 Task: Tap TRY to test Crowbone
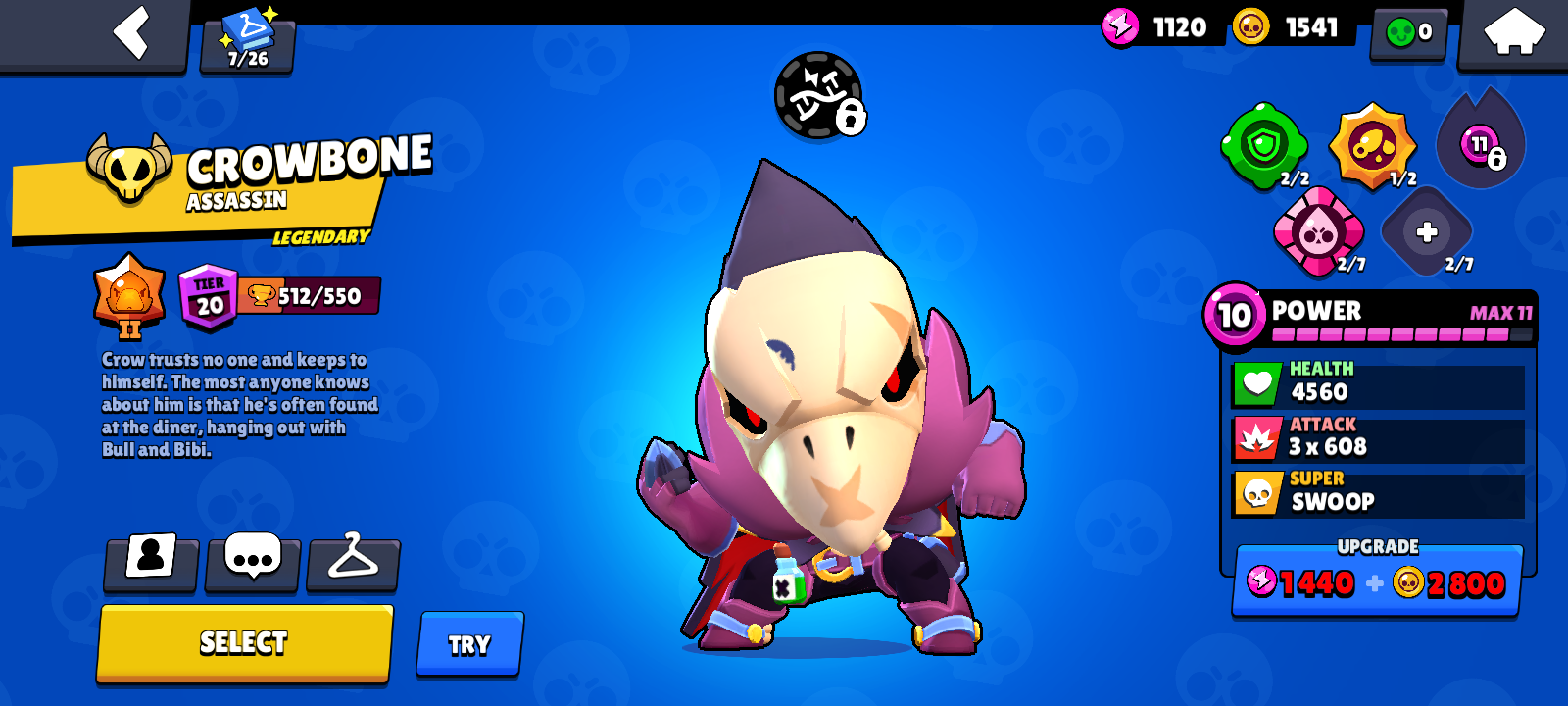click(x=469, y=643)
